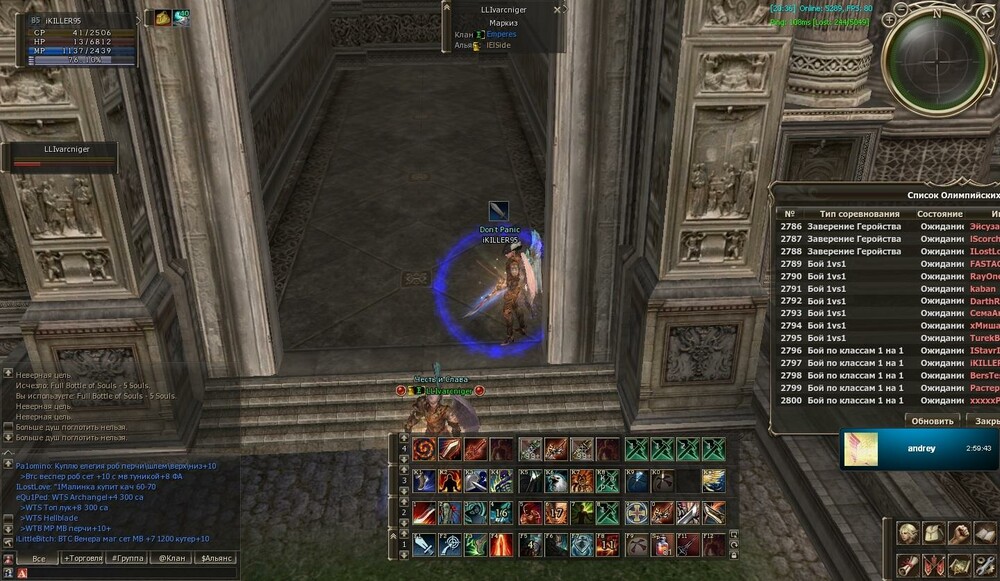Select the LLIvarcniger target frame
Image resolution: width=1000 pixels, height=581 pixels.
pos(64,156)
